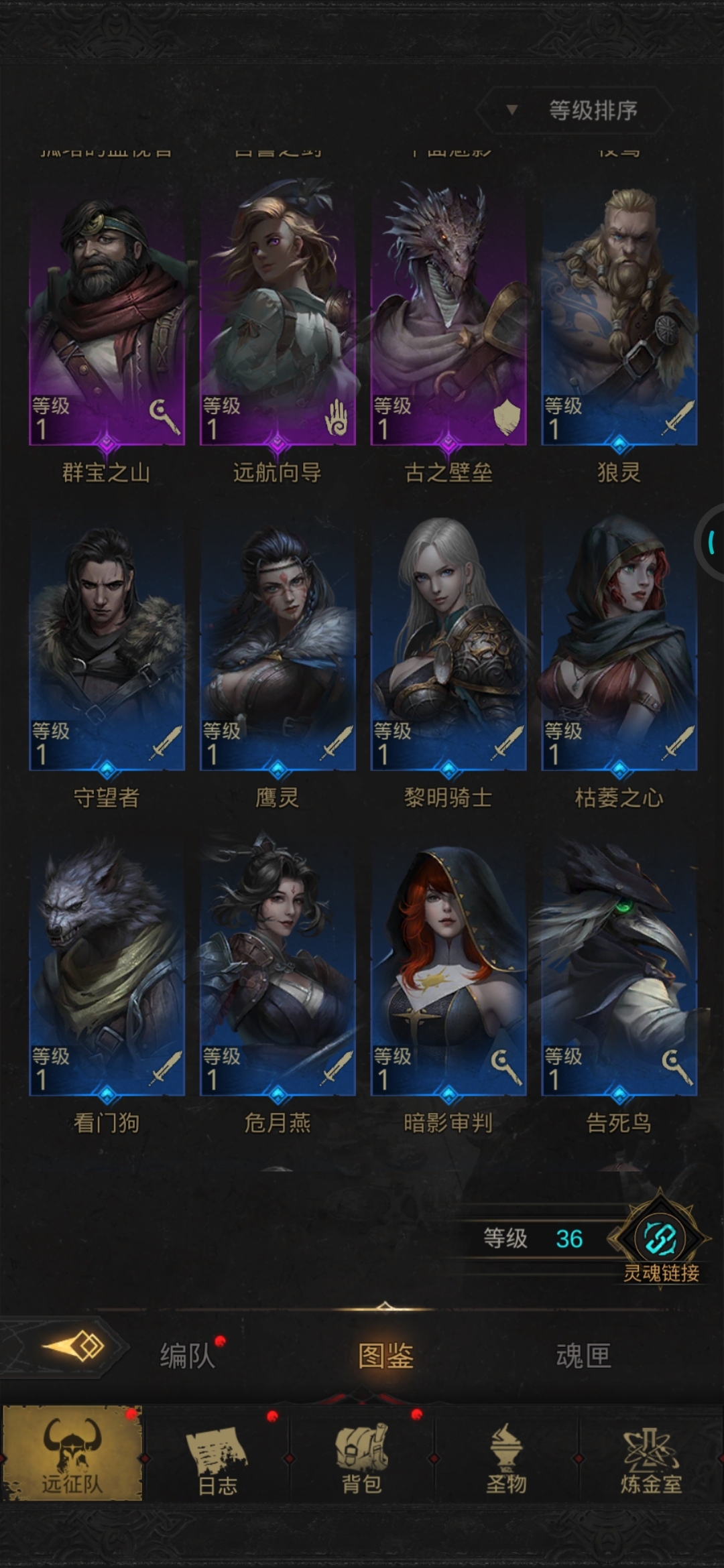
Task: Open the 日志 journal menu
Action: [x=217, y=1455]
